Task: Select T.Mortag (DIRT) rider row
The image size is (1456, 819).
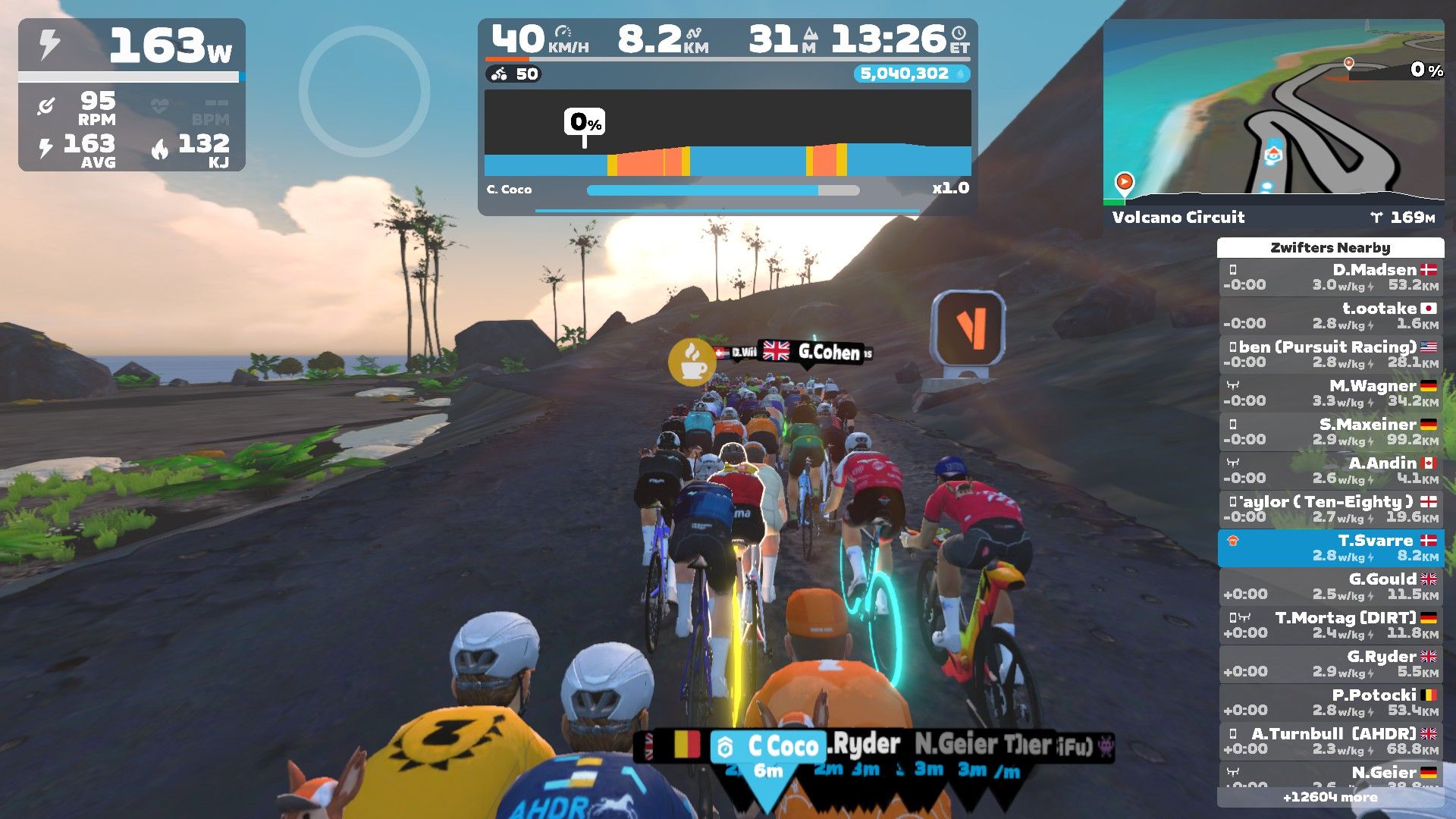Action: click(x=1331, y=626)
